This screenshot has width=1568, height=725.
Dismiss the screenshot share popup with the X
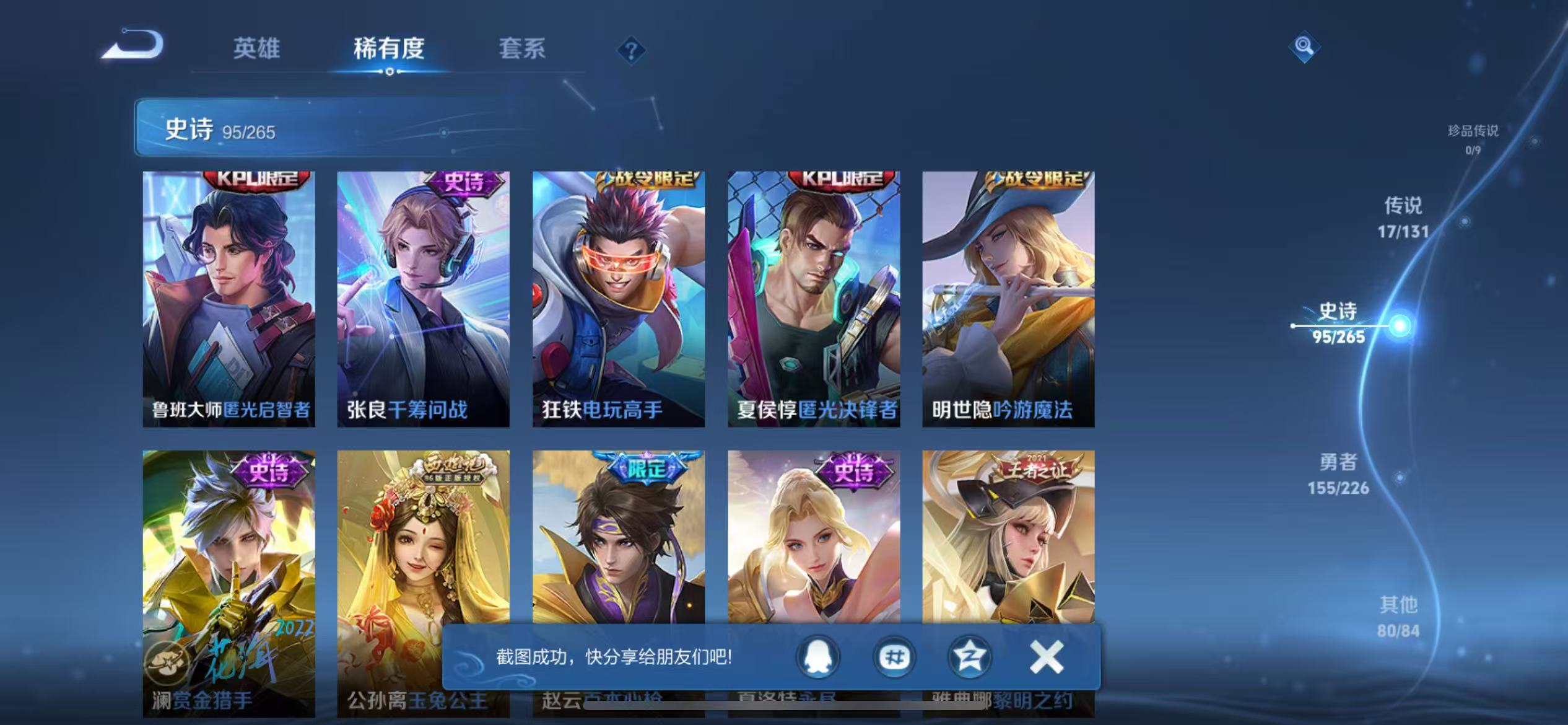pyautogui.click(x=1045, y=657)
